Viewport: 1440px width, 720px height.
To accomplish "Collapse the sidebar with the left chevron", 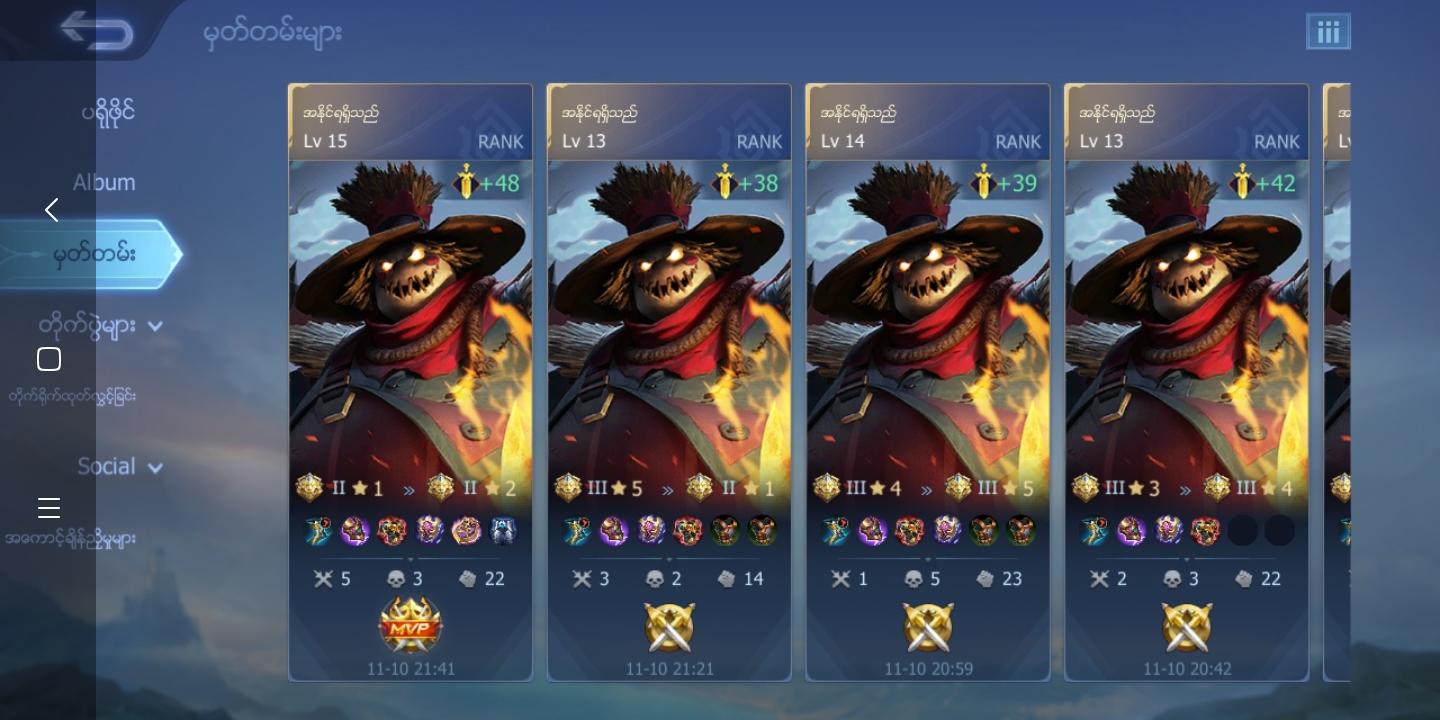I will (51, 210).
